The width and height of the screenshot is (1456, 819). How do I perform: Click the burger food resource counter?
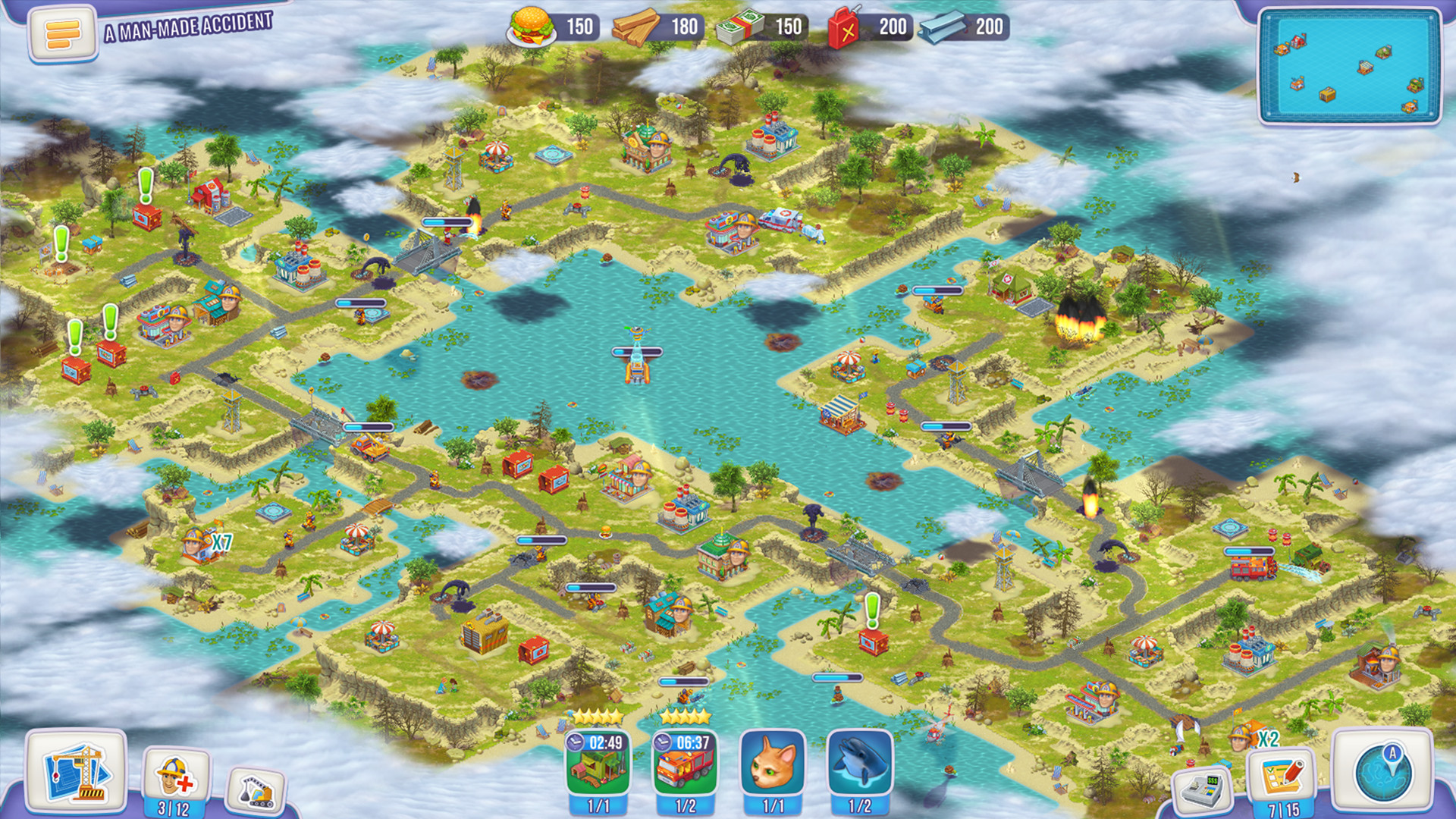(532, 25)
